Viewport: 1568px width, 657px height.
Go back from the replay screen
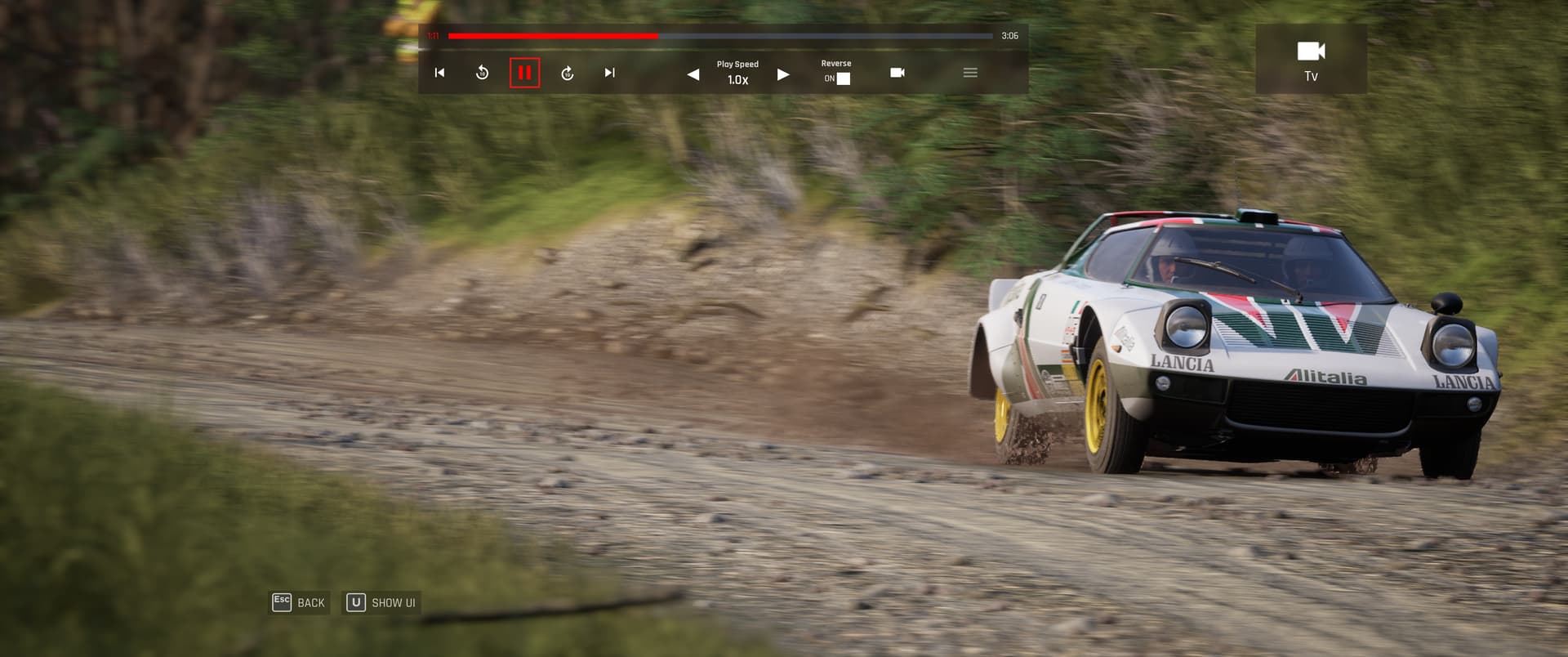click(299, 603)
